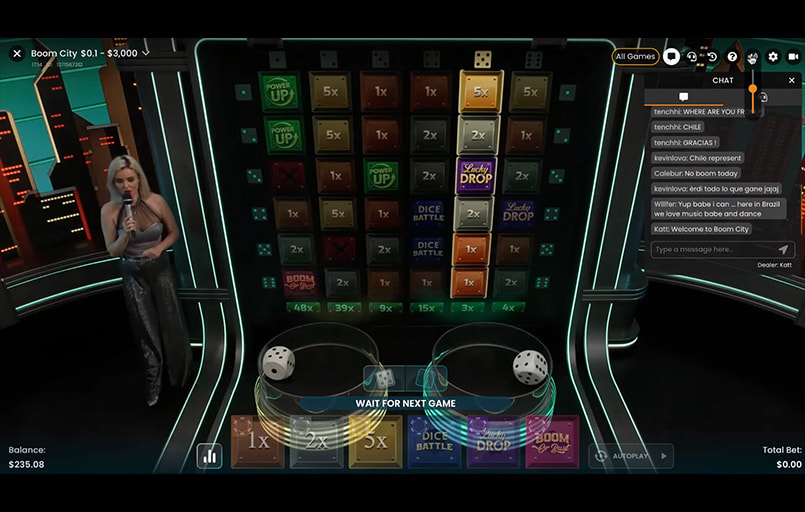Show the game history clock icon
This screenshot has width=805, height=512.
(x=712, y=57)
